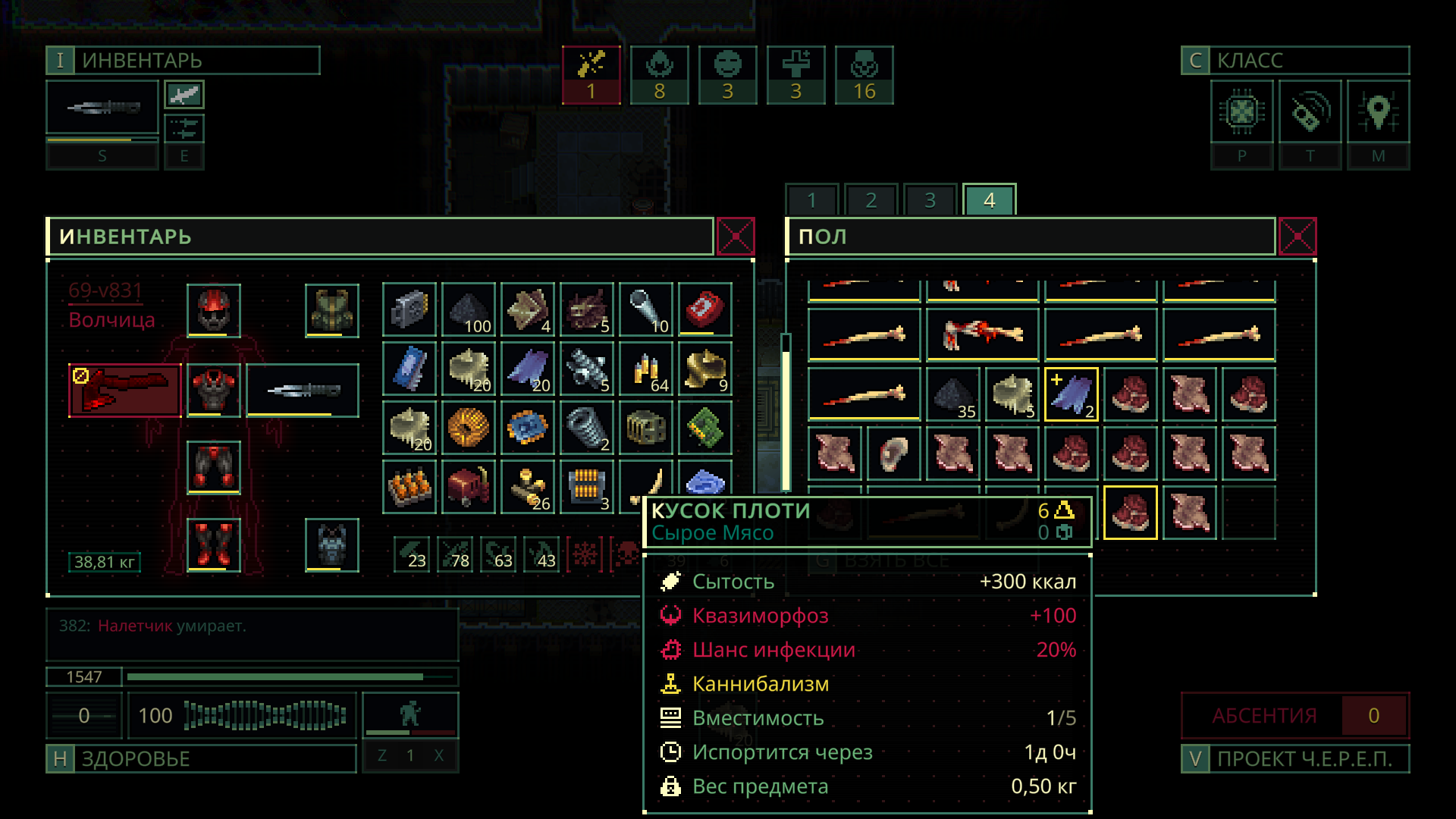Select the bullets stack of 64
Viewport: 1456px width, 819px height.
[x=646, y=369]
